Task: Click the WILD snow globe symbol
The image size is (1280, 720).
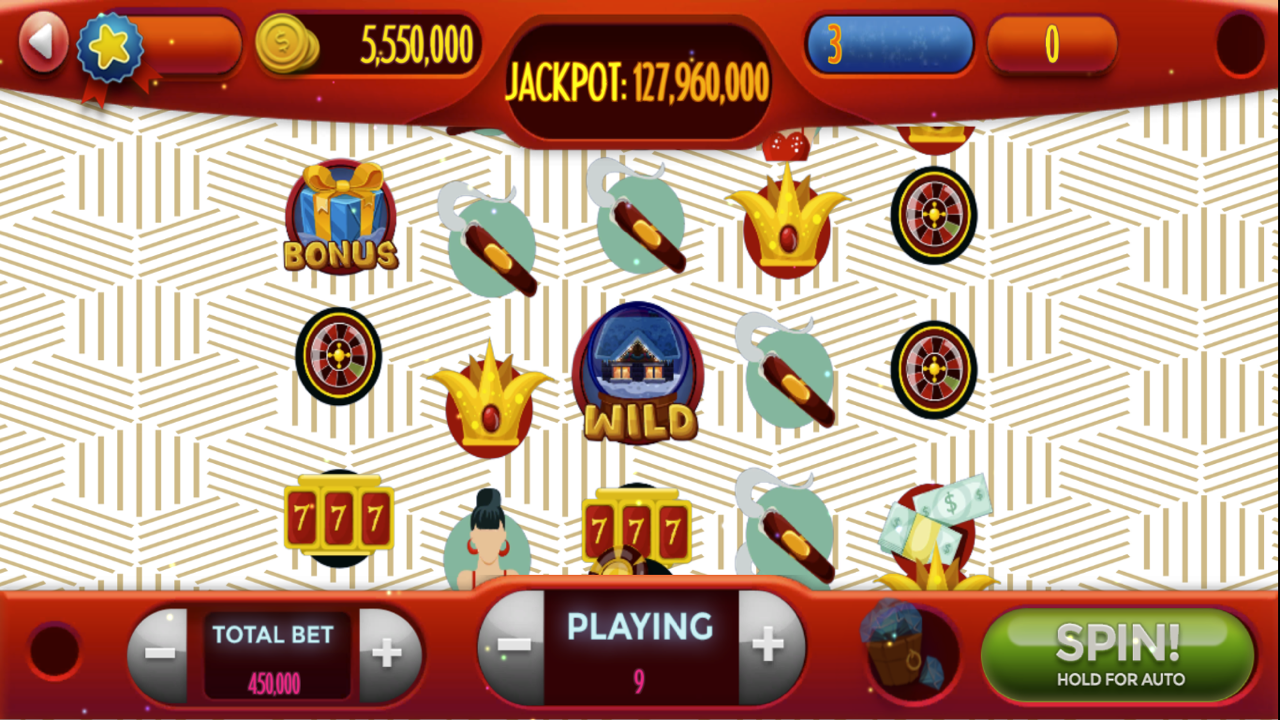Action: (x=638, y=375)
